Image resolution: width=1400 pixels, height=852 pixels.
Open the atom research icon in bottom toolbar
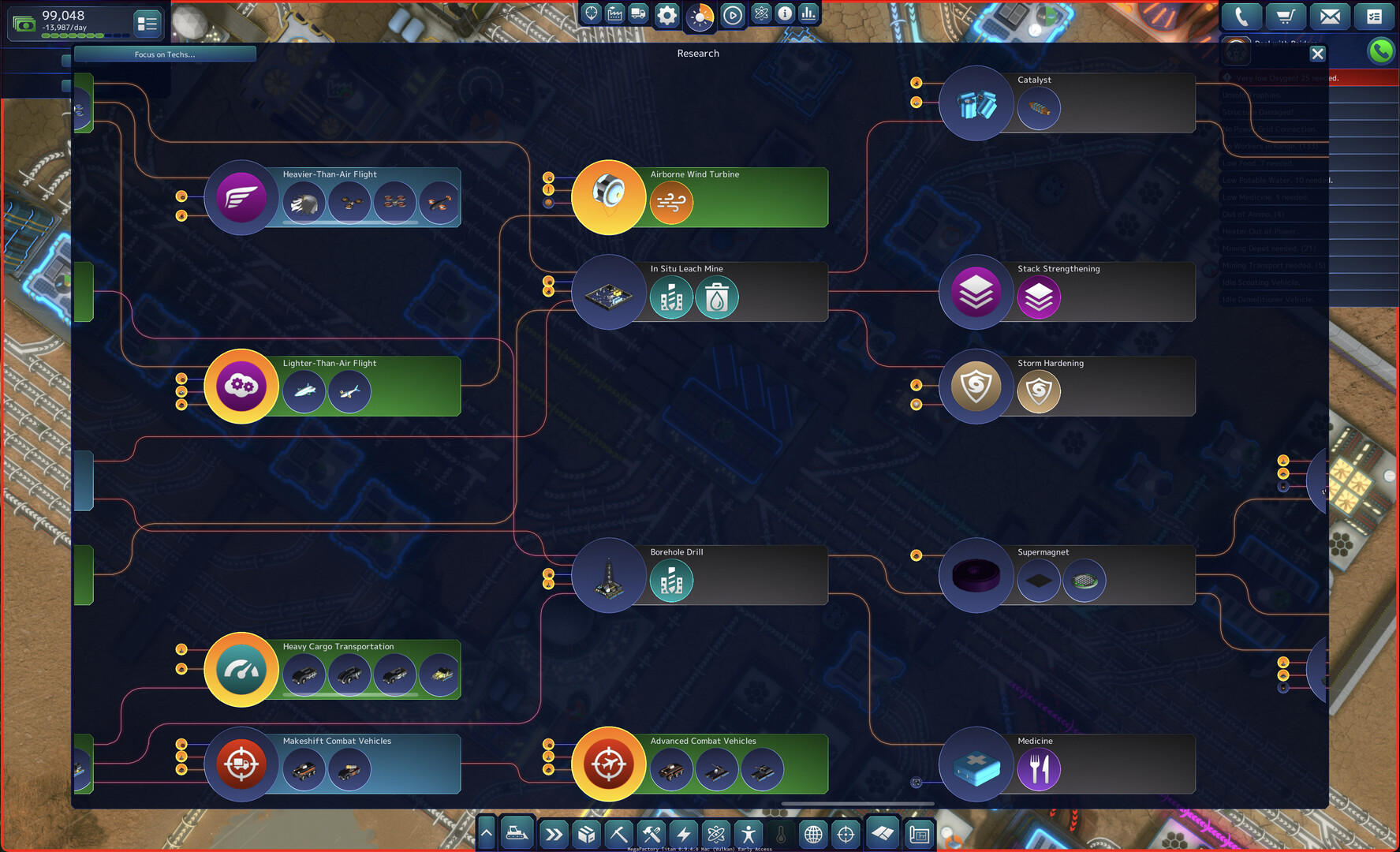[x=715, y=833]
